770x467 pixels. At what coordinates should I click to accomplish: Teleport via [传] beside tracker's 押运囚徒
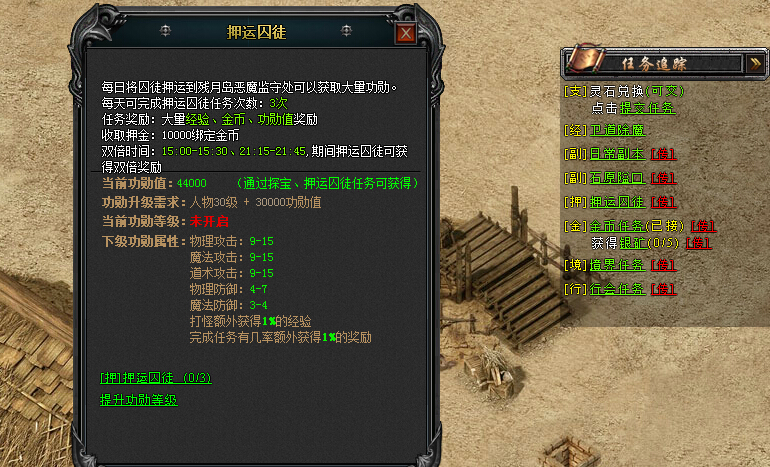[x=661, y=202]
